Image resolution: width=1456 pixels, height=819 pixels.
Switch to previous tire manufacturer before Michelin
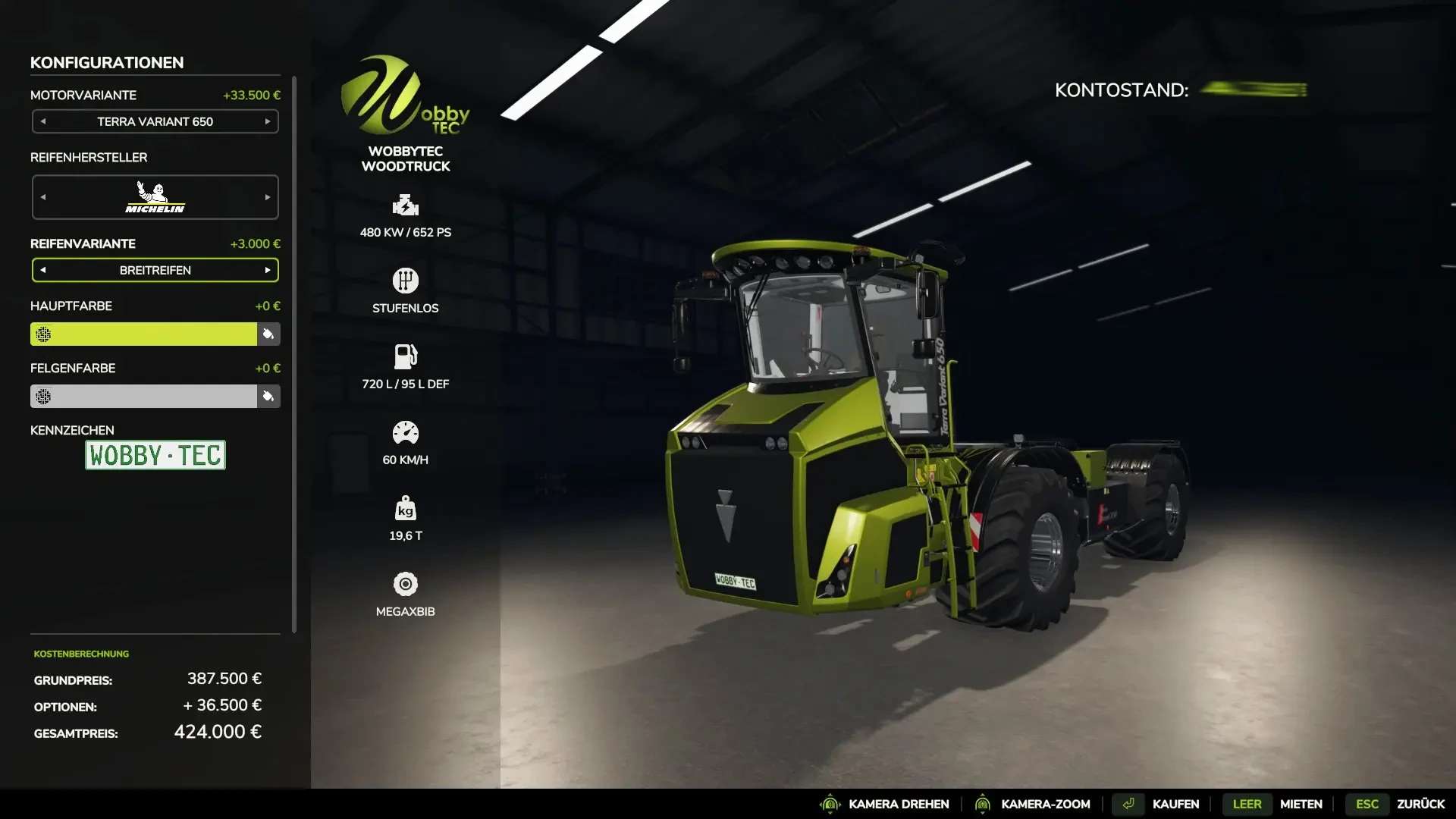coord(43,197)
